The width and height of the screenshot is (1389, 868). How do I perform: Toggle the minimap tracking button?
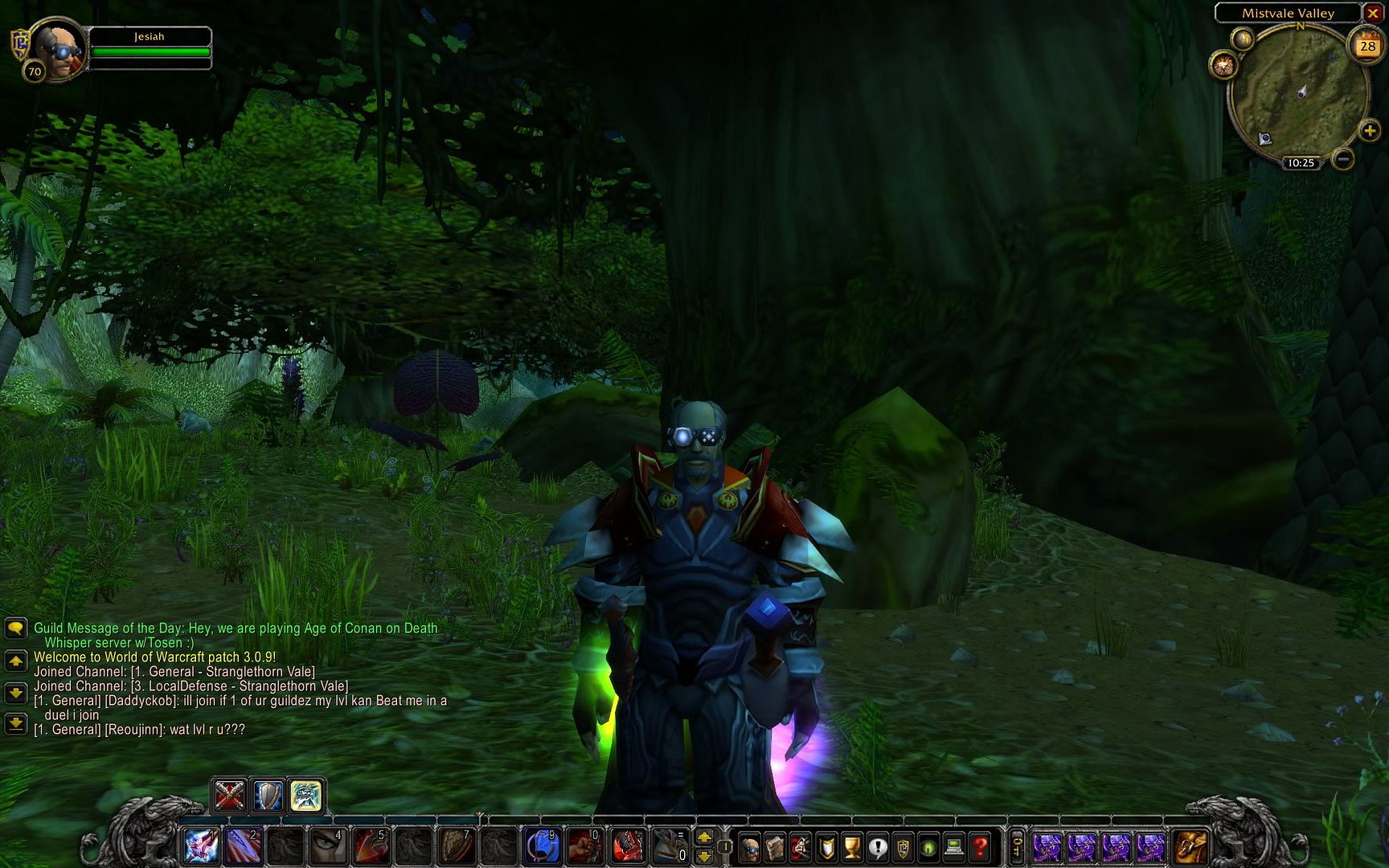pos(1223,65)
